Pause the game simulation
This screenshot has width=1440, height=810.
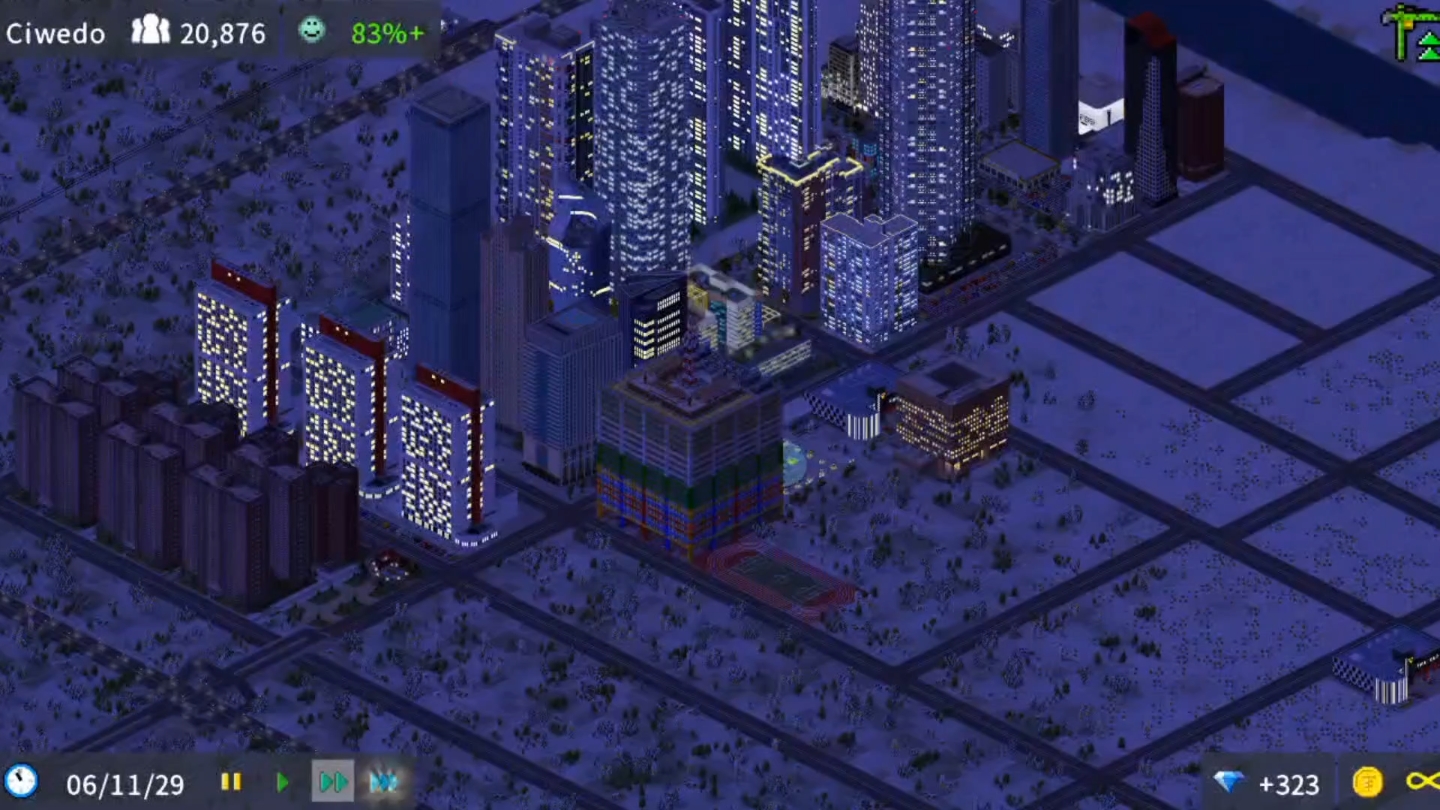tap(231, 782)
